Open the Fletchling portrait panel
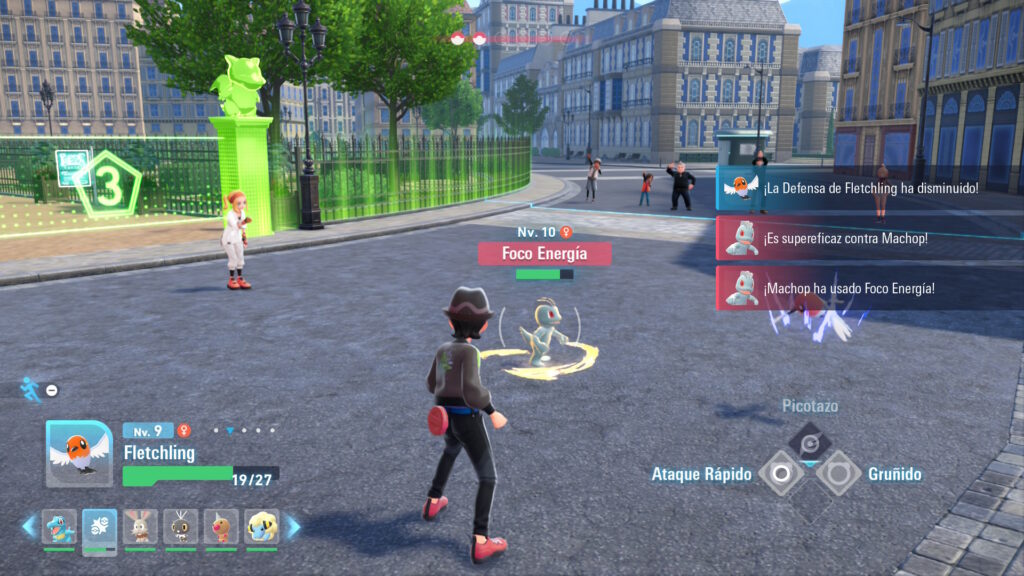The height and width of the screenshot is (576, 1024). [x=80, y=454]
